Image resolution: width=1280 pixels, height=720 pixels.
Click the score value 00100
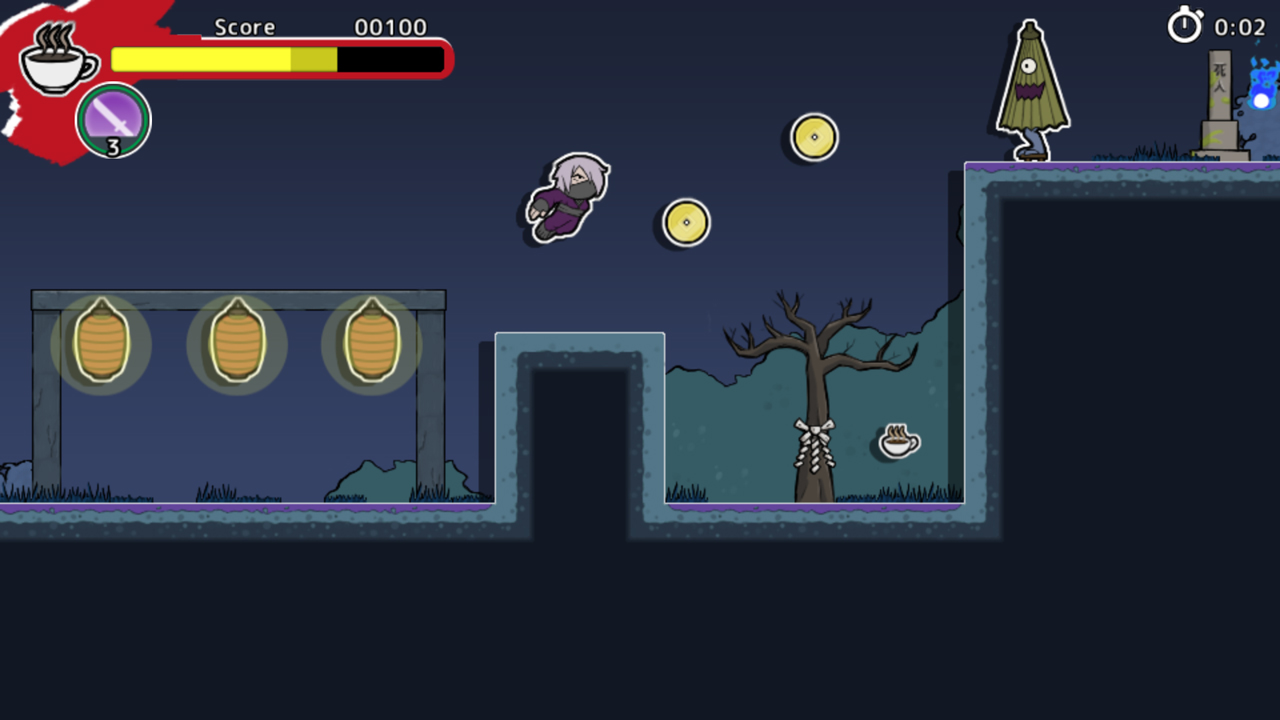pos(390,27)
